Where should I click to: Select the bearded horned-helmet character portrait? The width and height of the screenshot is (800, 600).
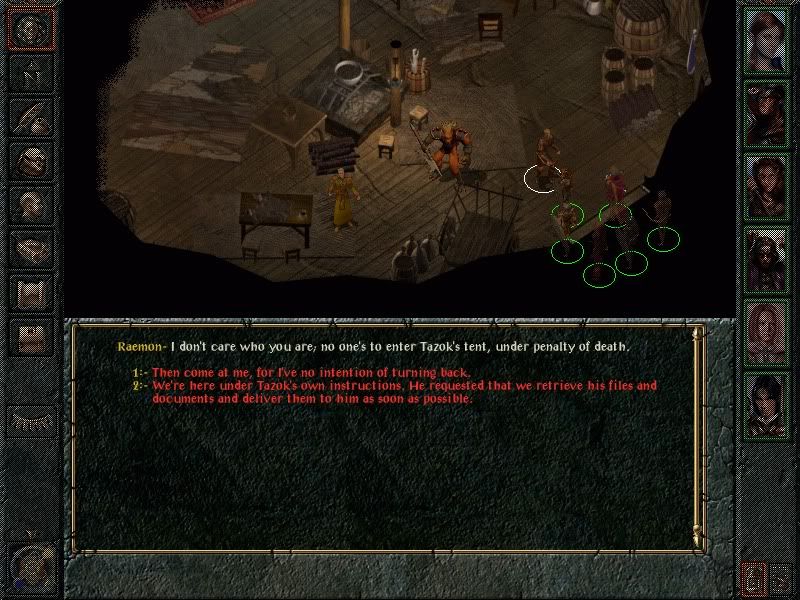click(x=767, y=258)
